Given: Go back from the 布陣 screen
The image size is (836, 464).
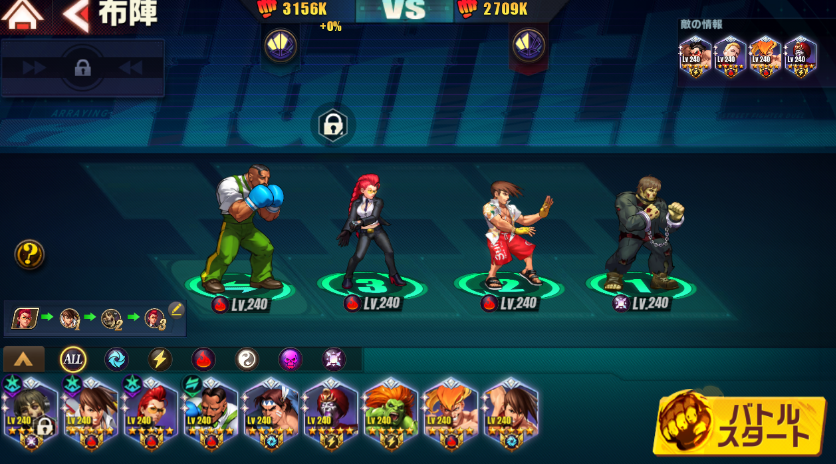Looking at the screenshot, I should tap(76, 15).
